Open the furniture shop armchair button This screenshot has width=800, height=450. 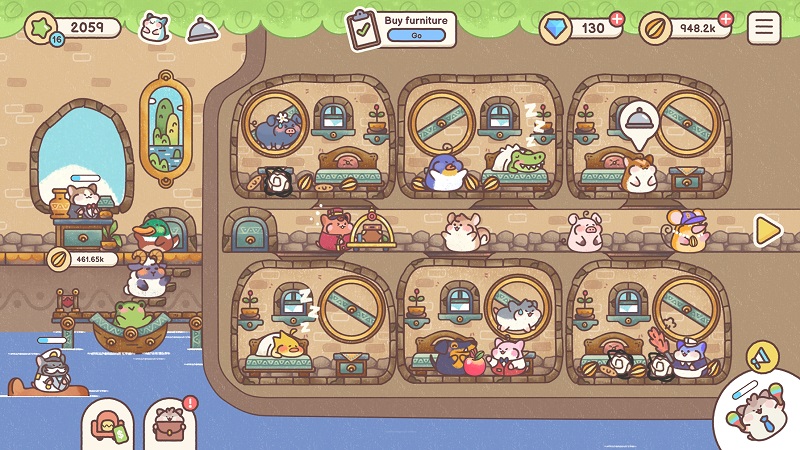106,425
